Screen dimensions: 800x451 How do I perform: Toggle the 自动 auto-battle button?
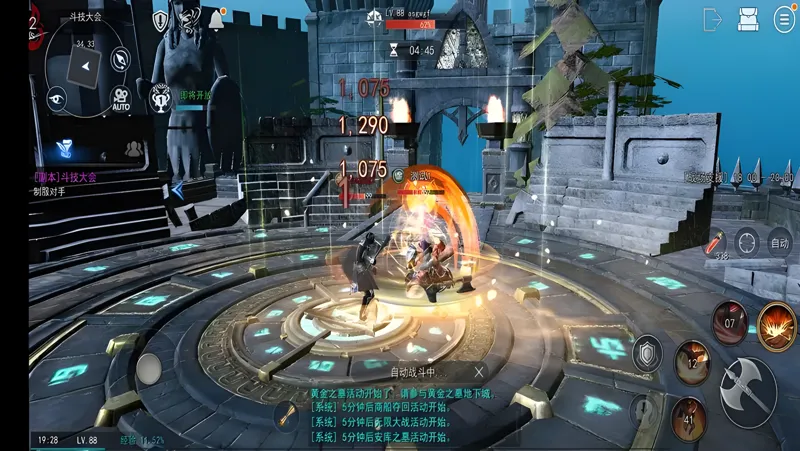click(x=780, y=241)
